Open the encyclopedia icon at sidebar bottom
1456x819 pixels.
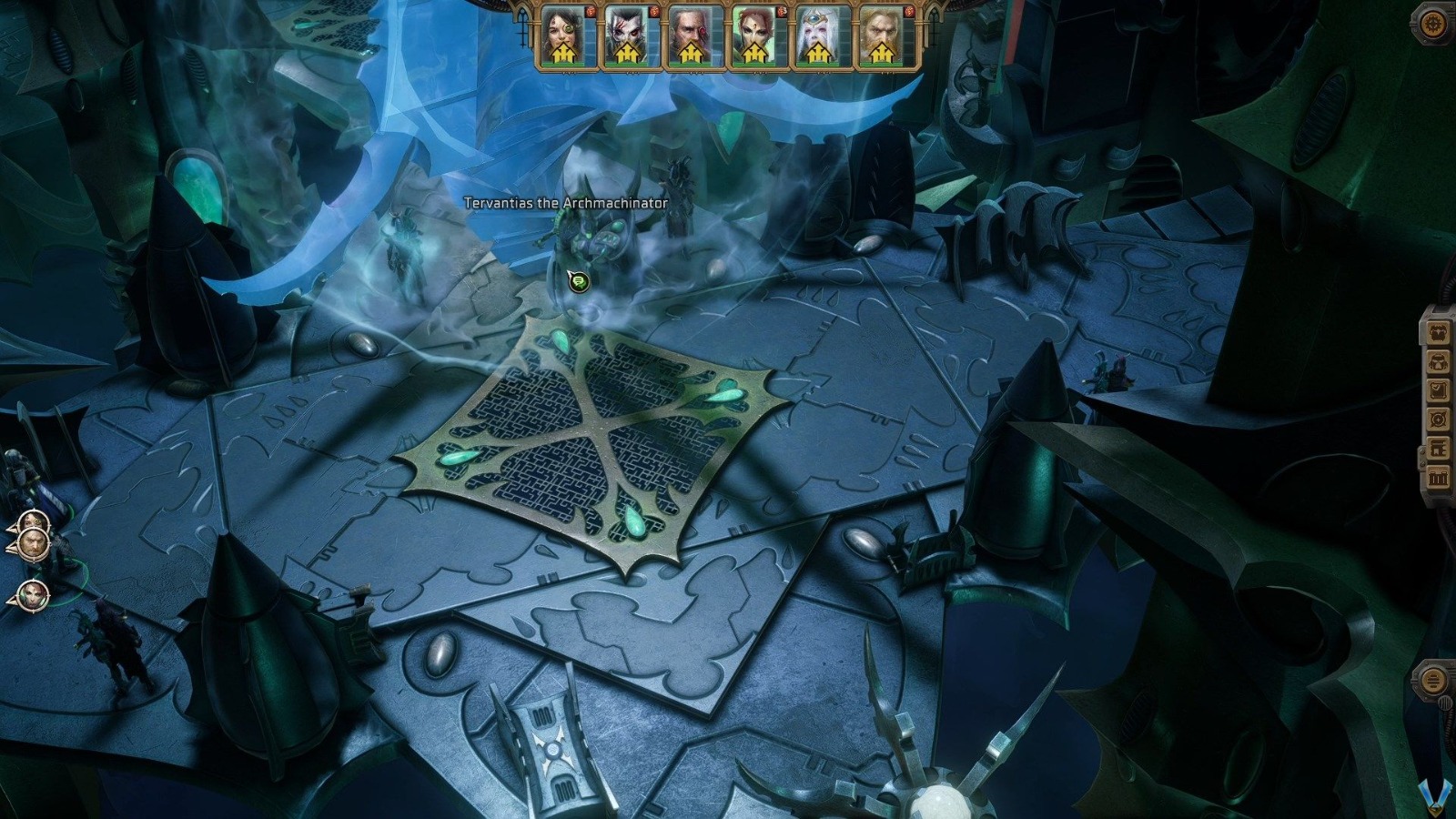(x=1439, y=474)
